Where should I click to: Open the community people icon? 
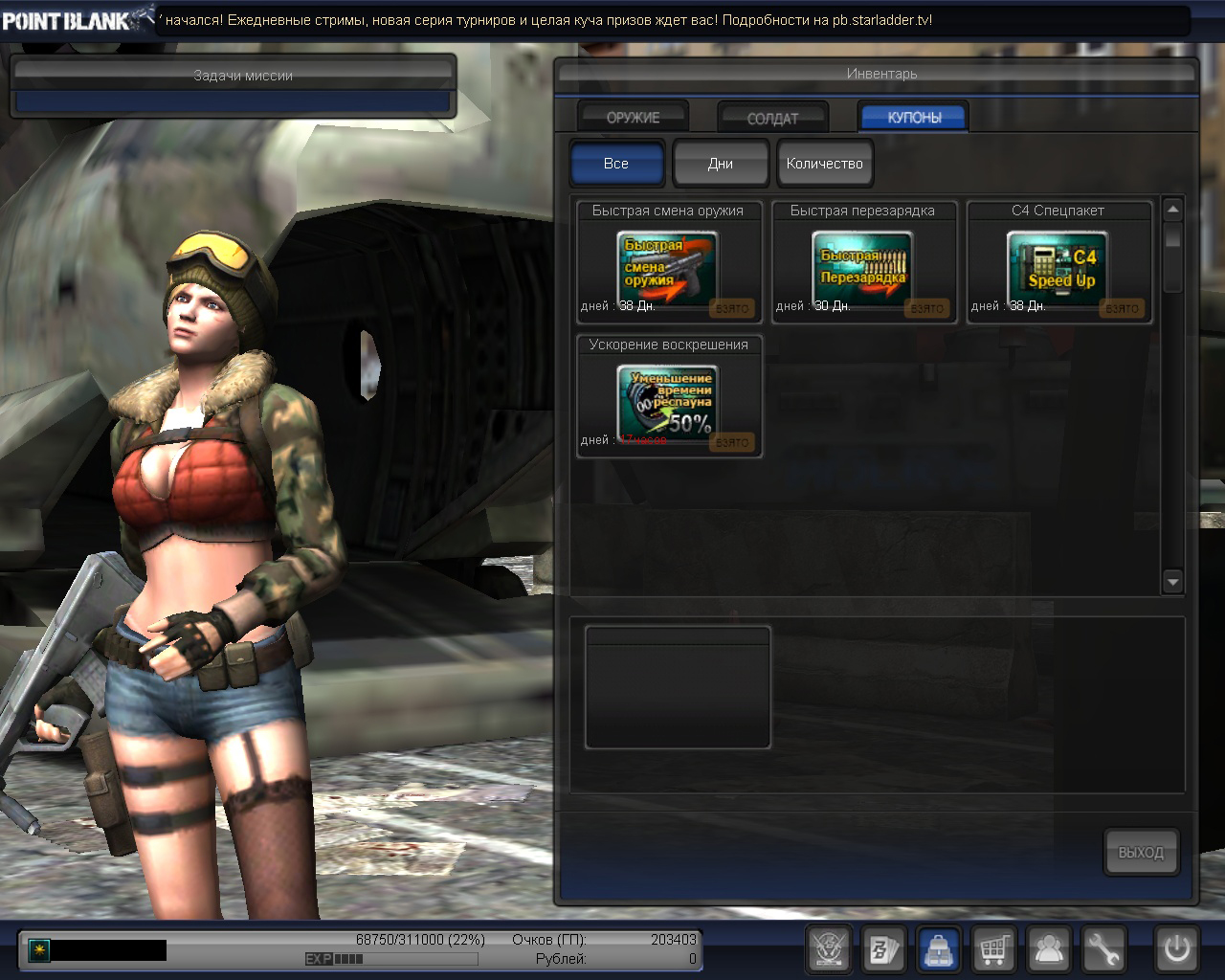pyautogui.click(x=1049, y=949)
